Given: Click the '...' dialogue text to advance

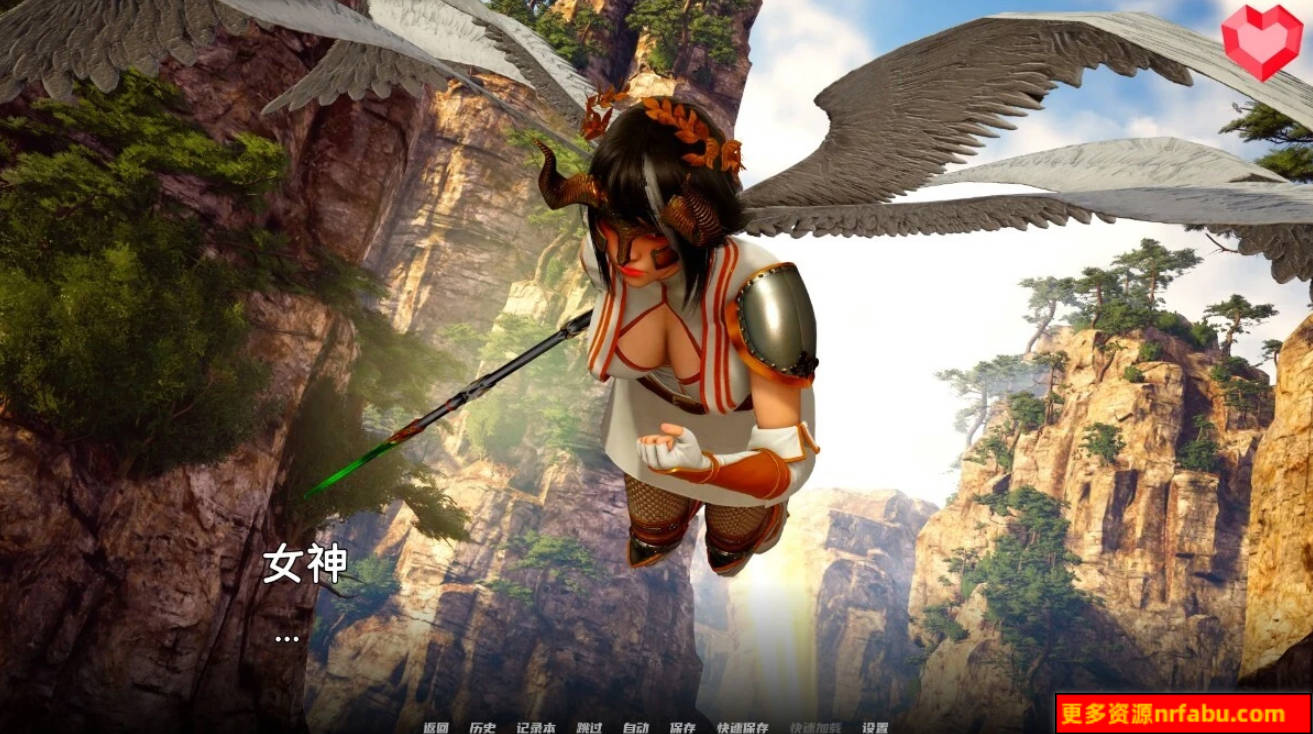Looking at the screenshot, I should pos(285,637).
